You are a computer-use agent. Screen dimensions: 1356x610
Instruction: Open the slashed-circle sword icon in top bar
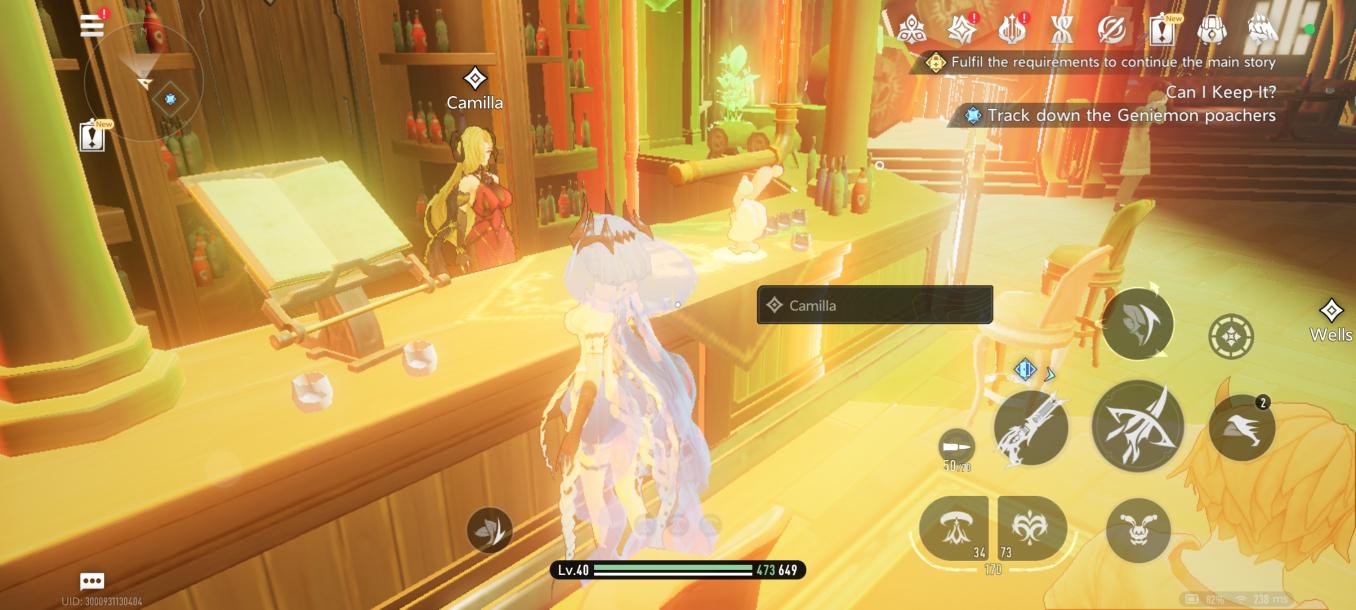pos(1112,31)
